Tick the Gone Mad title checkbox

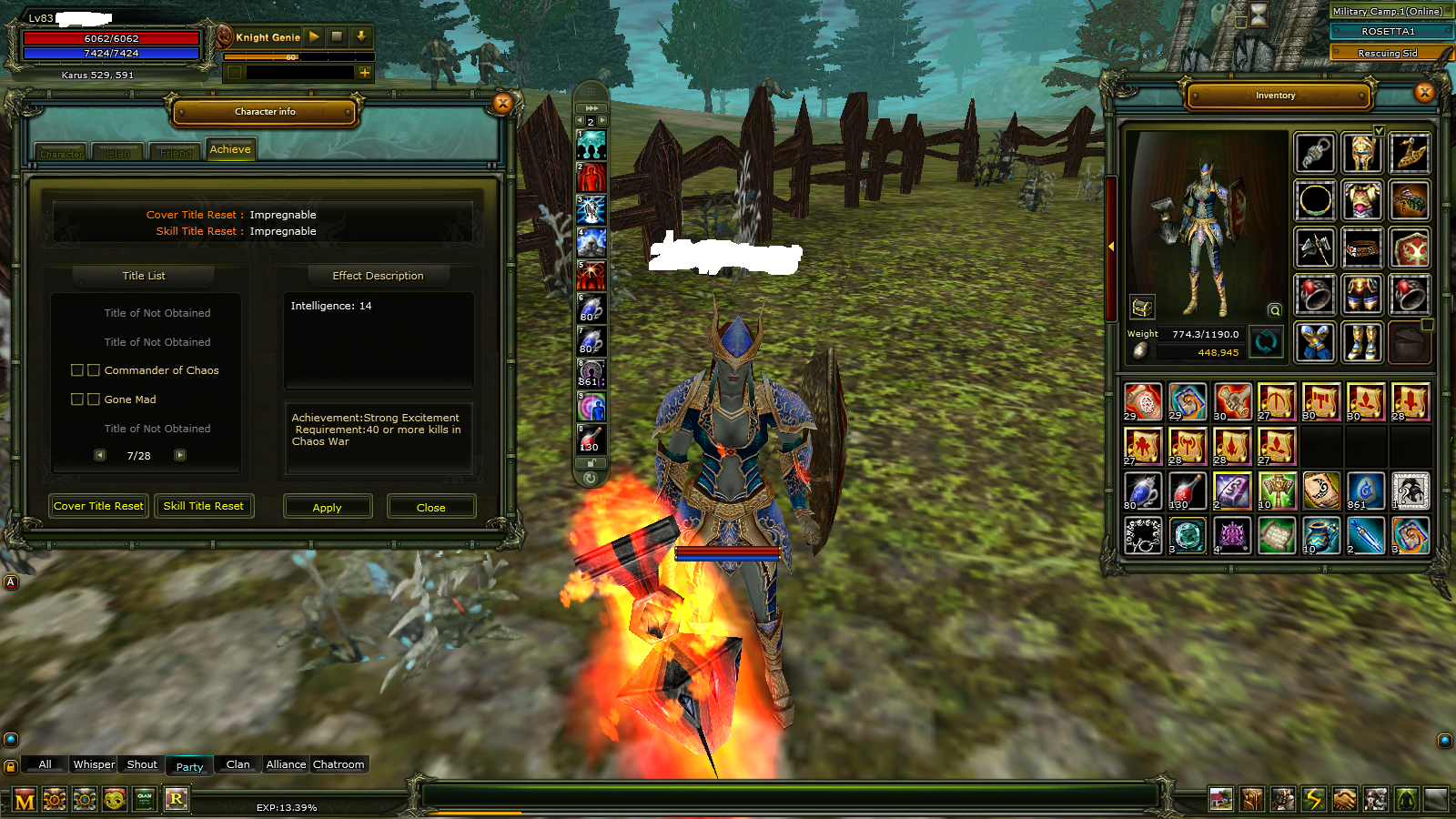click(76, 399)
